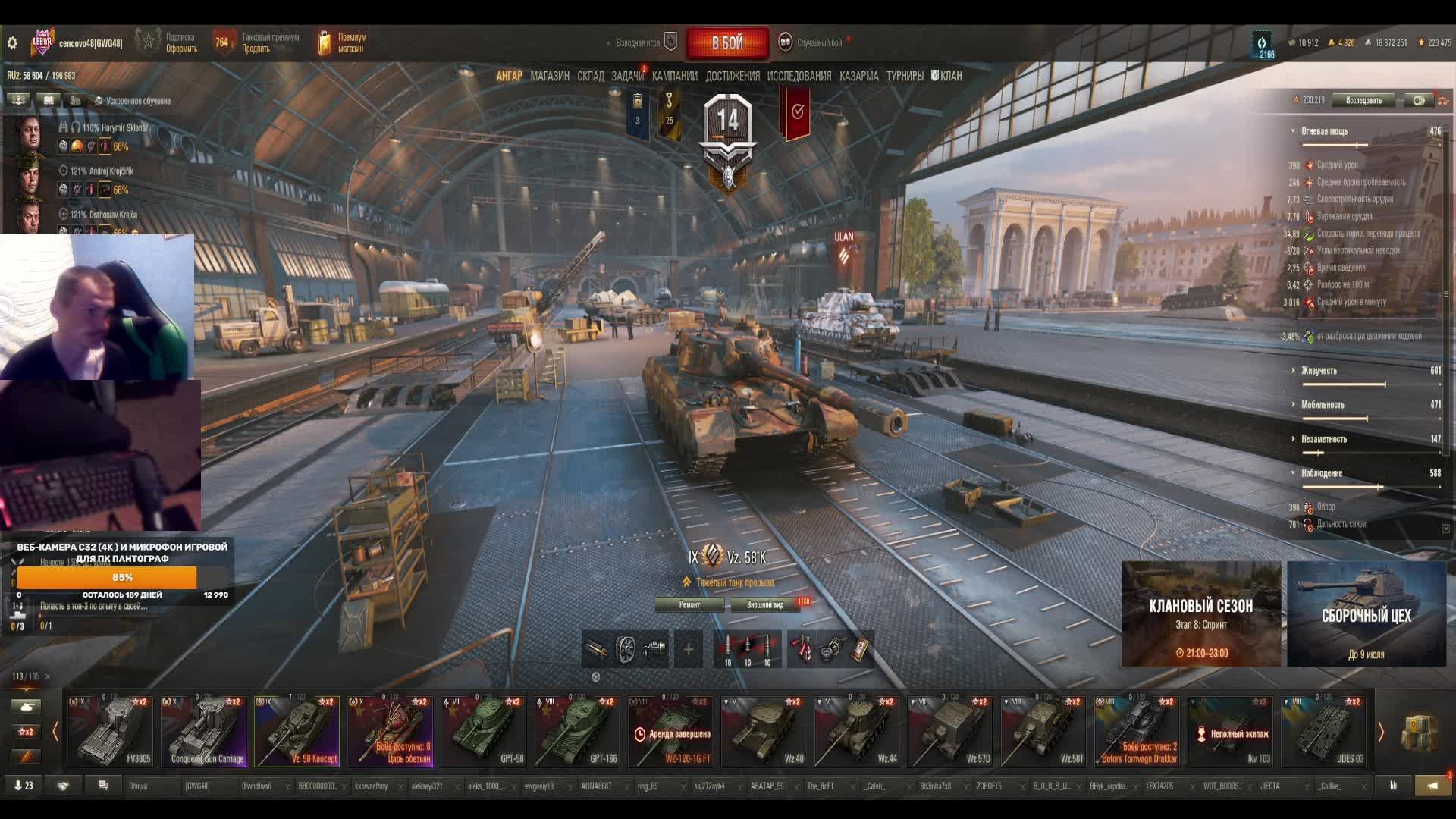Open the ИССЛЕДОВАНИЯ tab
1456x819 pixels.
click(x=799, y=76)
